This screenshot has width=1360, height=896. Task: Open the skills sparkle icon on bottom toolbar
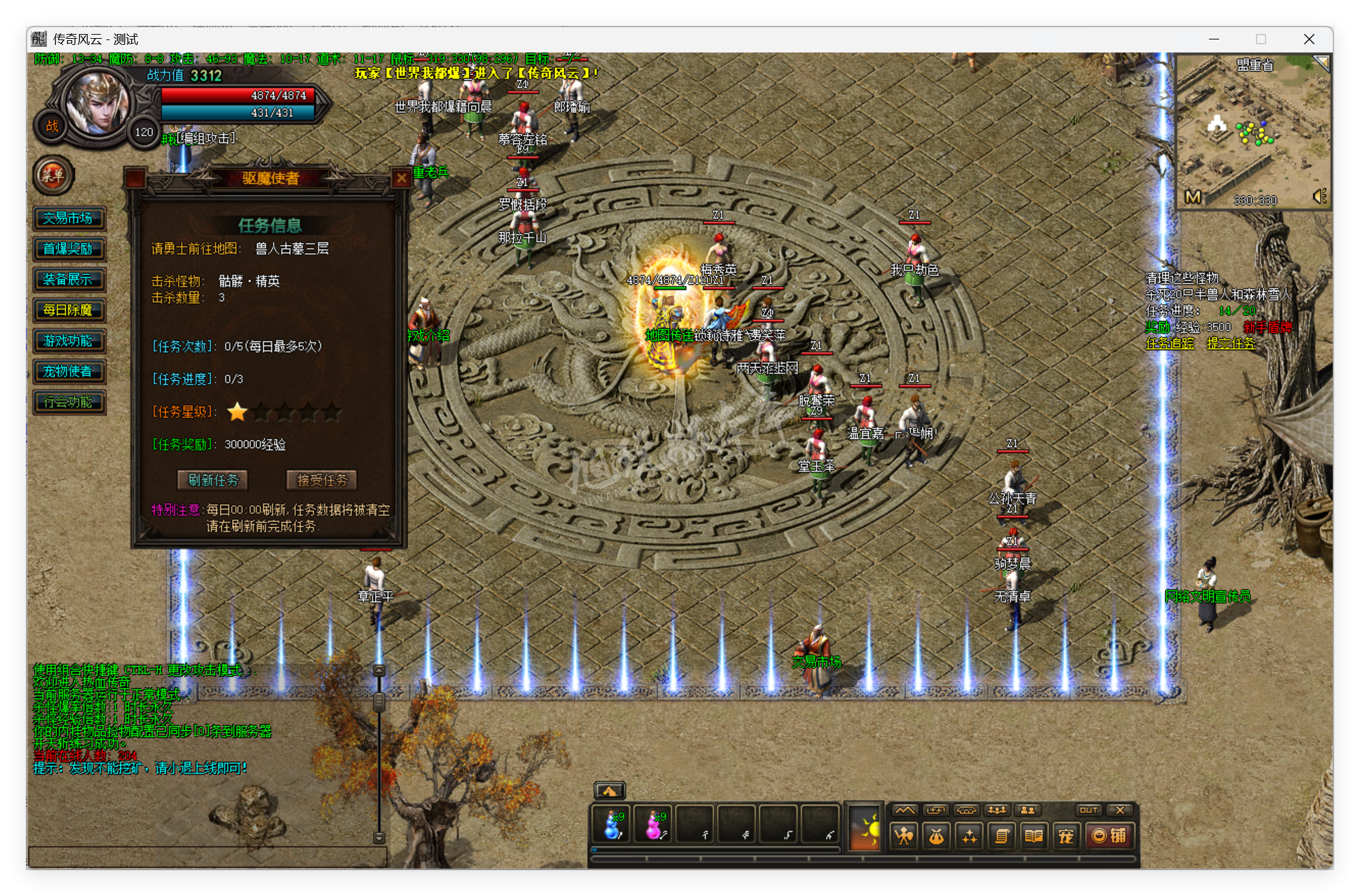click(967, 837)
